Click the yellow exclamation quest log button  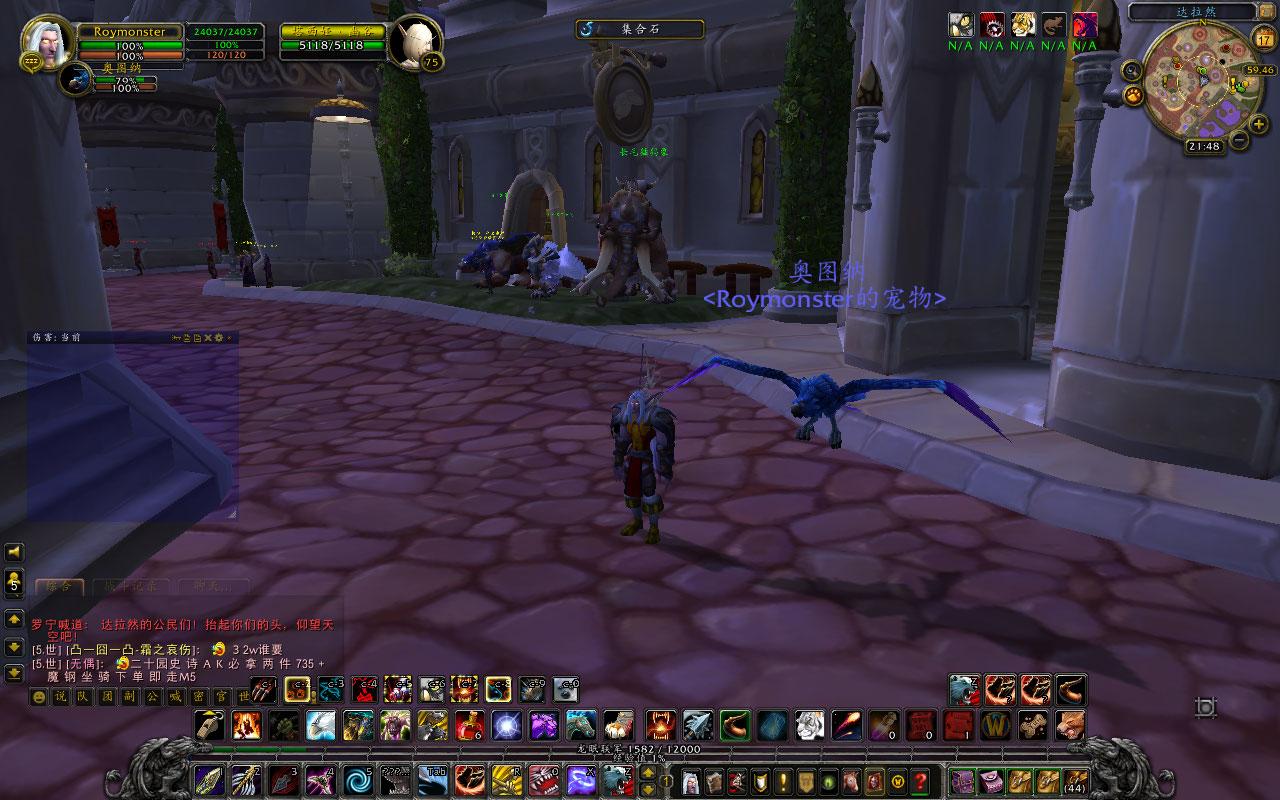pos(783,780)
